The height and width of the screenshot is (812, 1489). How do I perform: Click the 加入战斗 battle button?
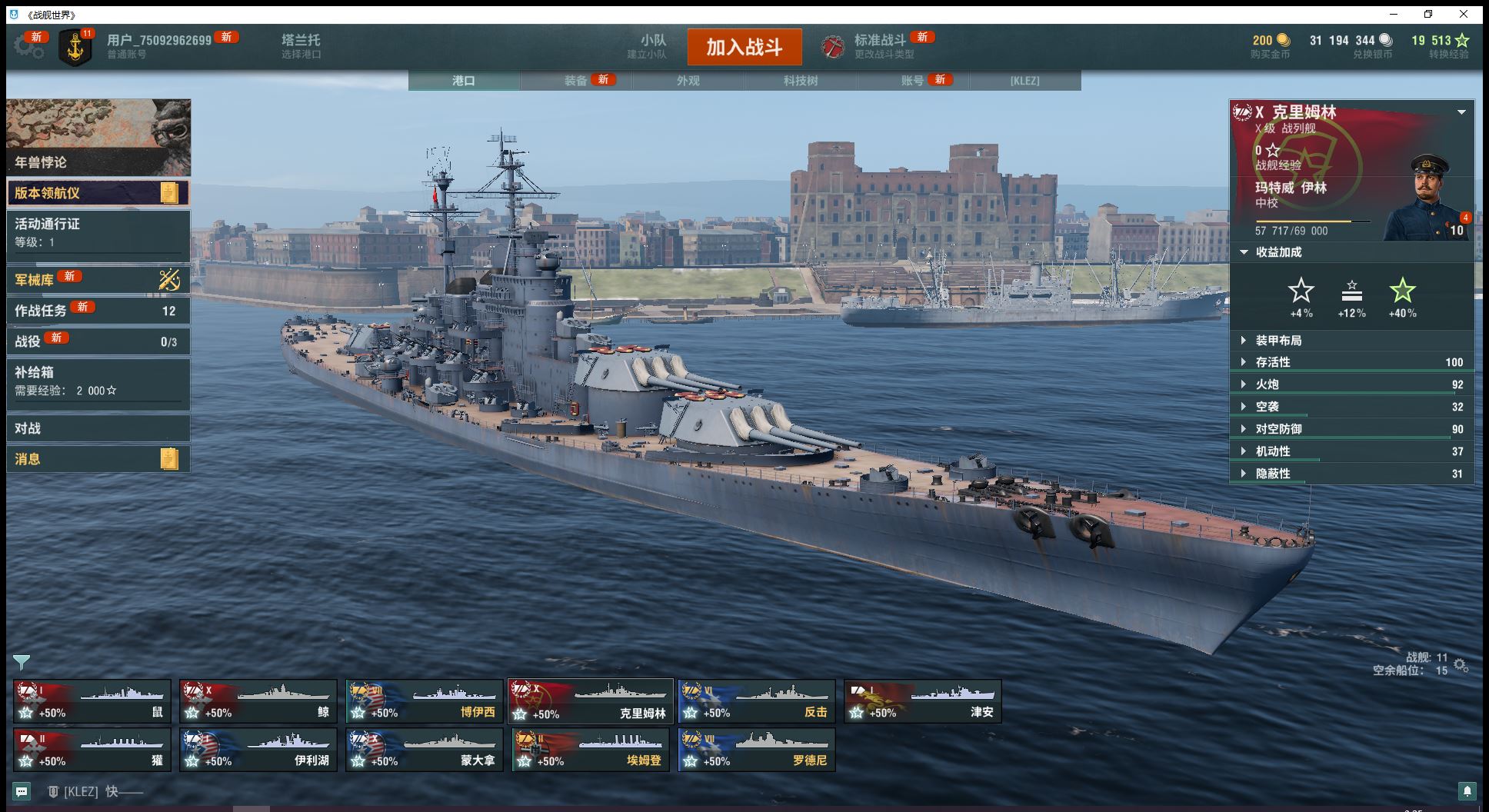(744, 47)
